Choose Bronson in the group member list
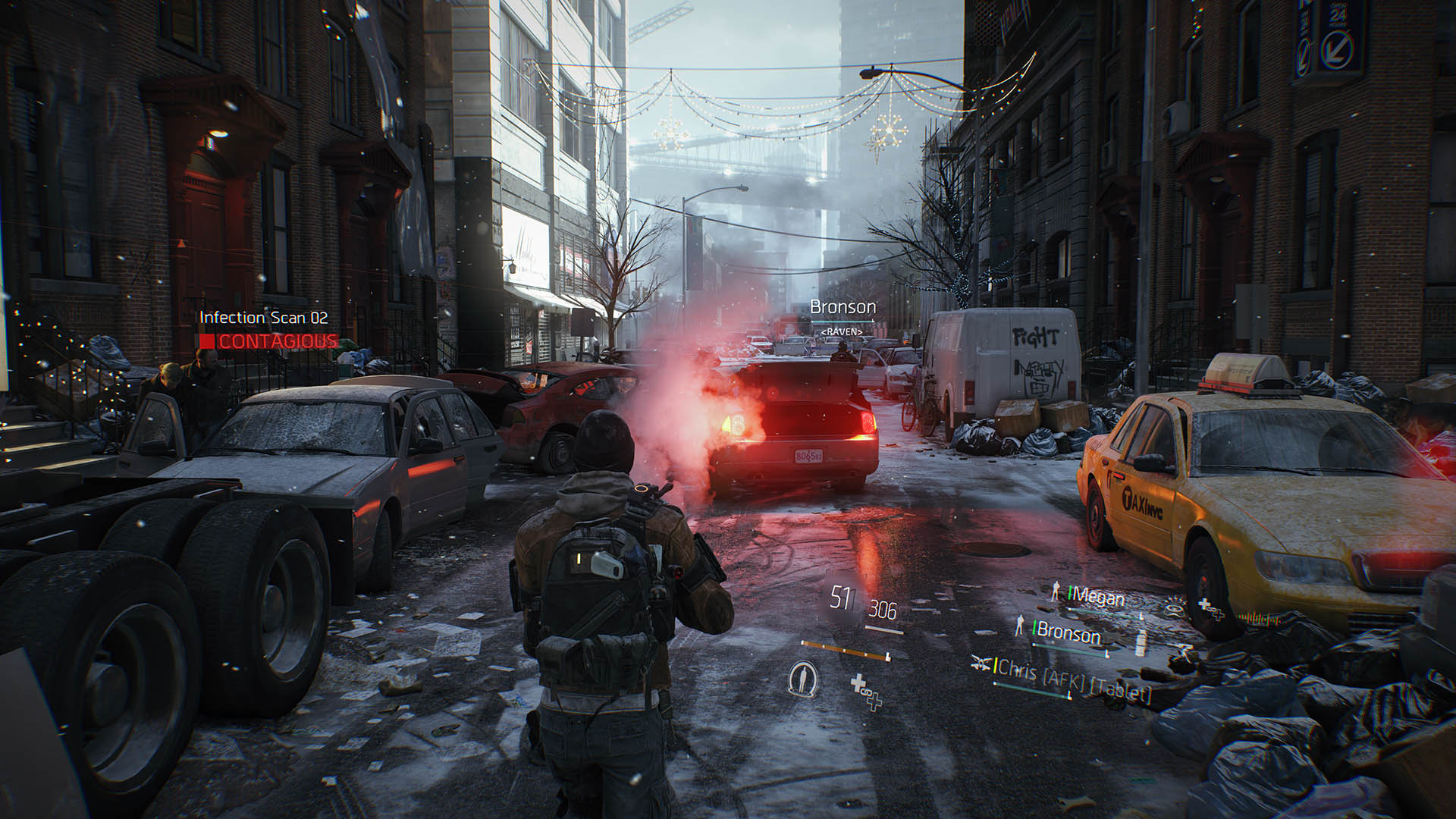The width and height of the screenshot is (1456, 819). tap(1068, 632)
